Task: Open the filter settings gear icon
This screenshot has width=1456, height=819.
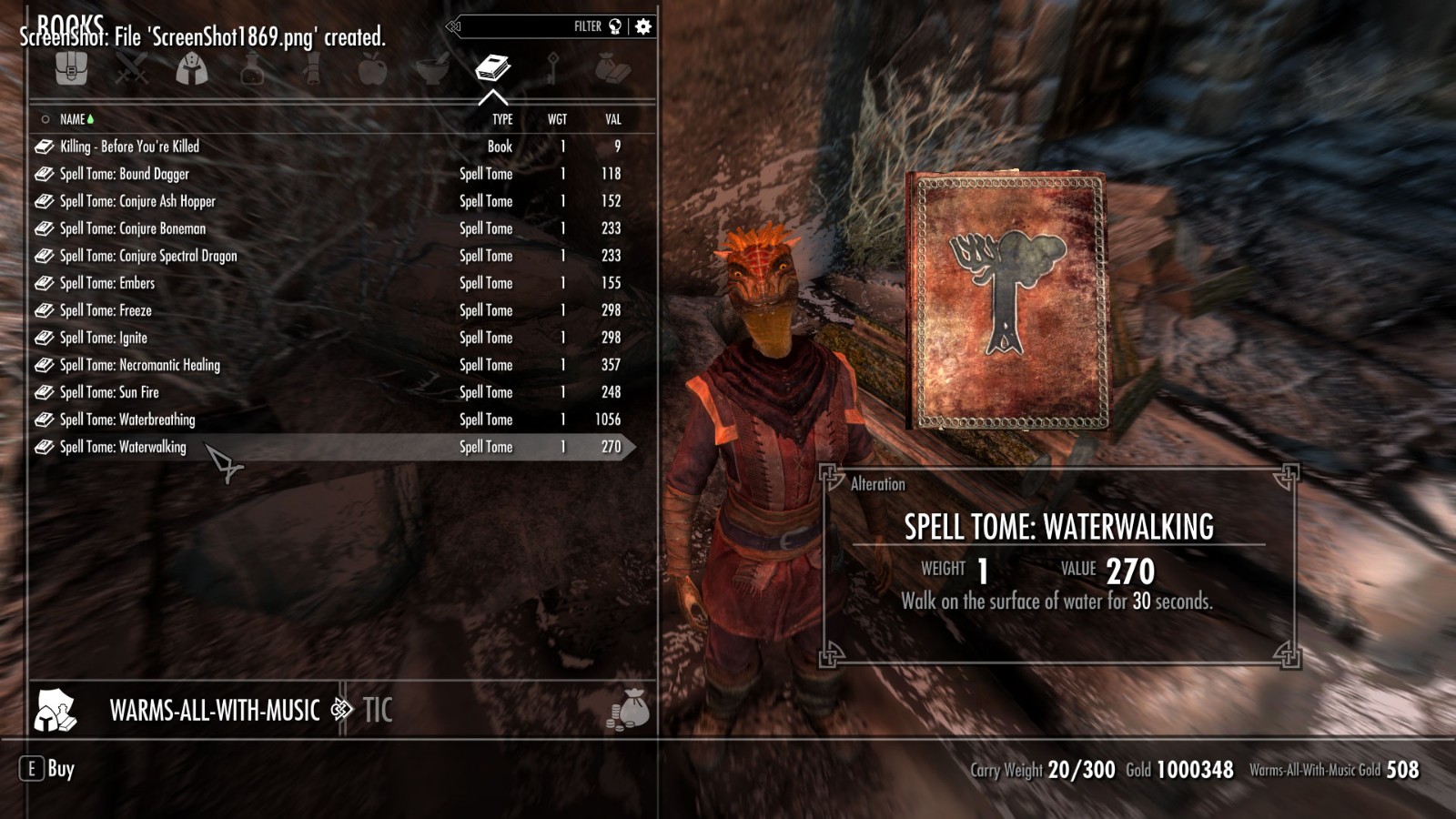Action: coord(643,26)
